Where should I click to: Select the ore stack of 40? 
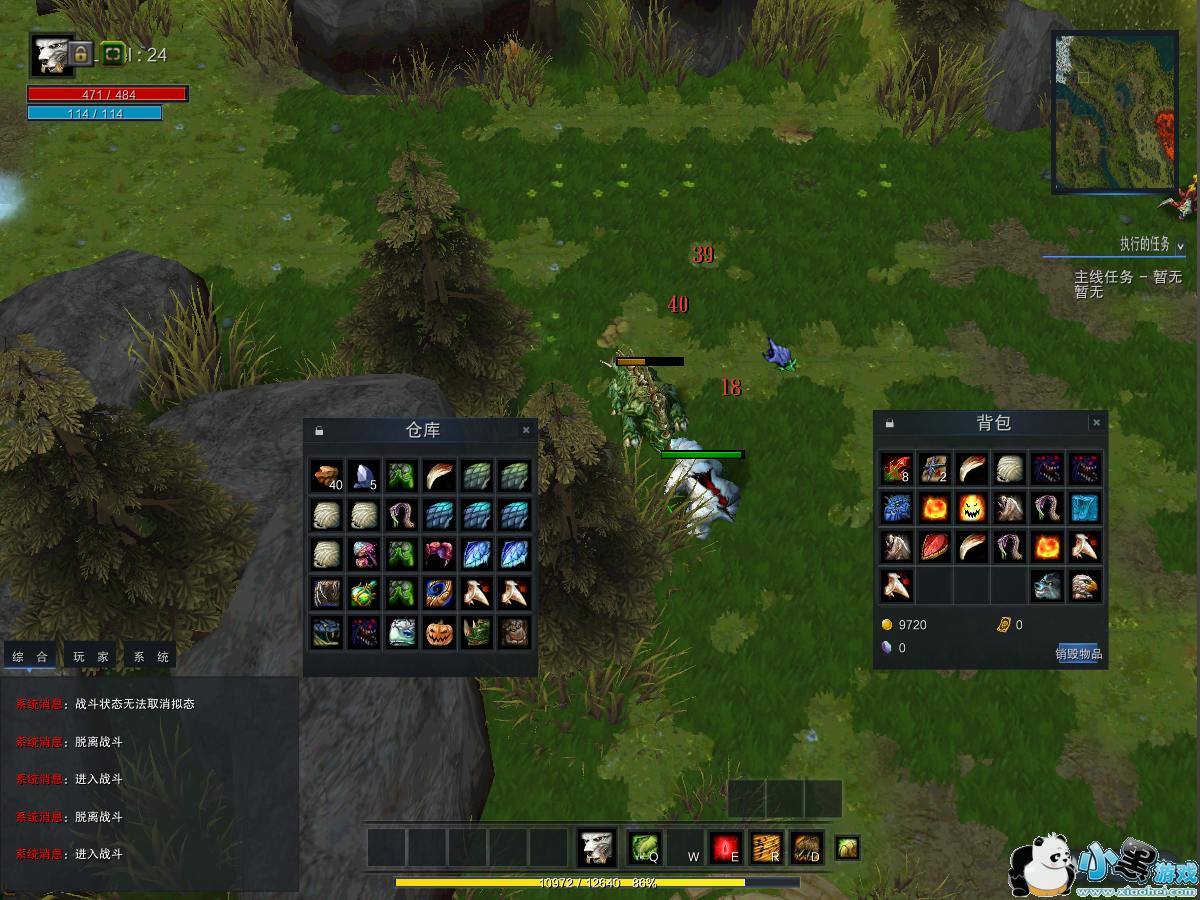326,476
